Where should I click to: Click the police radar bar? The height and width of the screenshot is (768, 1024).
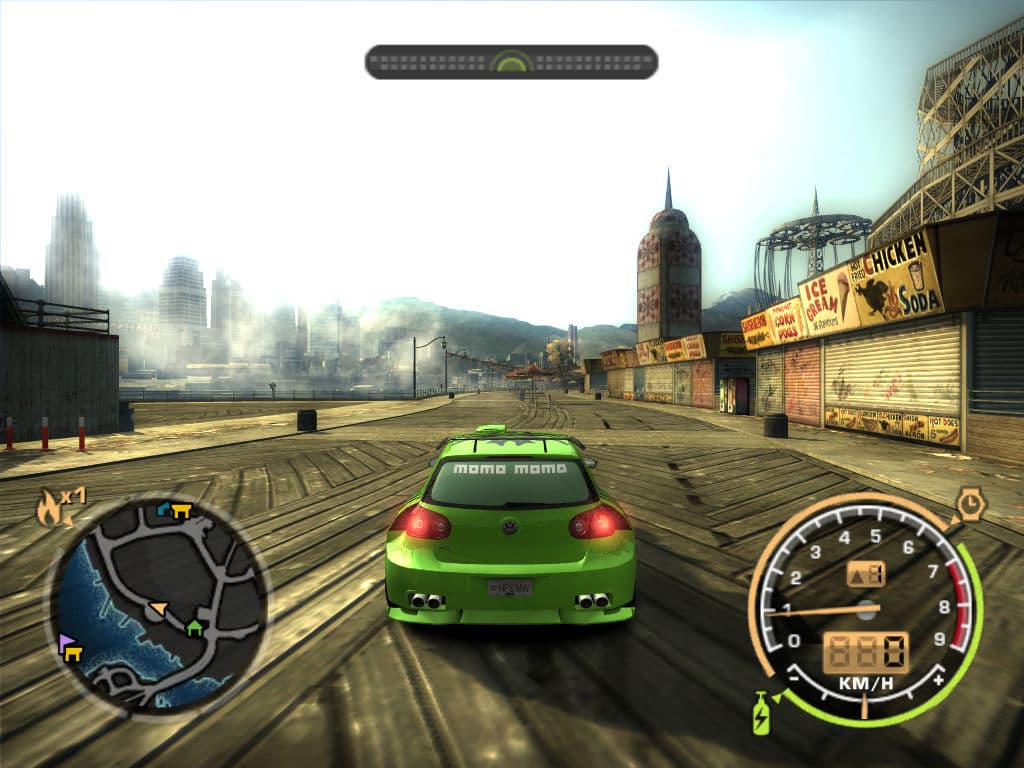coord(511,62)
